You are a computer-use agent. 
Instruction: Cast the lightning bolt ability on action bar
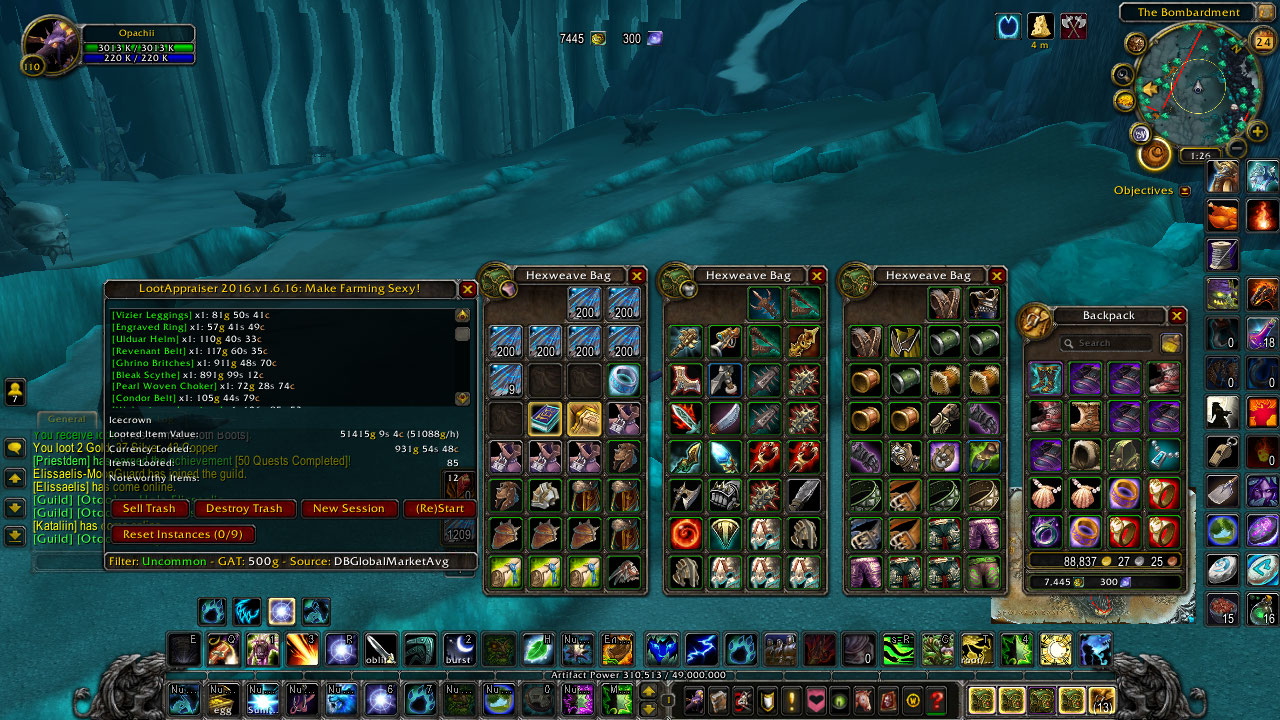click(700, 650)
